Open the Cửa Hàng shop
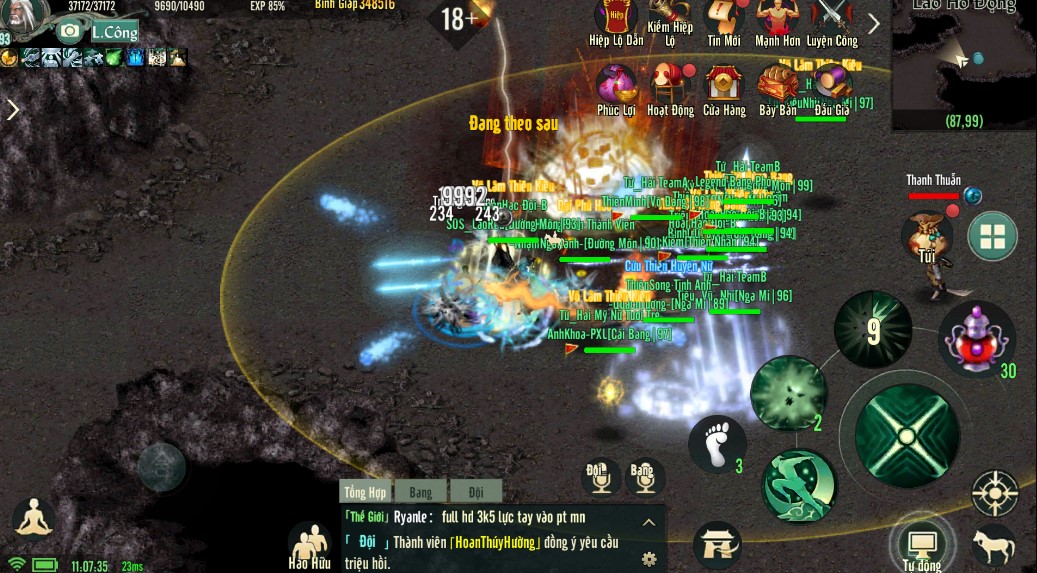Screen dimensions: 1037x573 724,84
